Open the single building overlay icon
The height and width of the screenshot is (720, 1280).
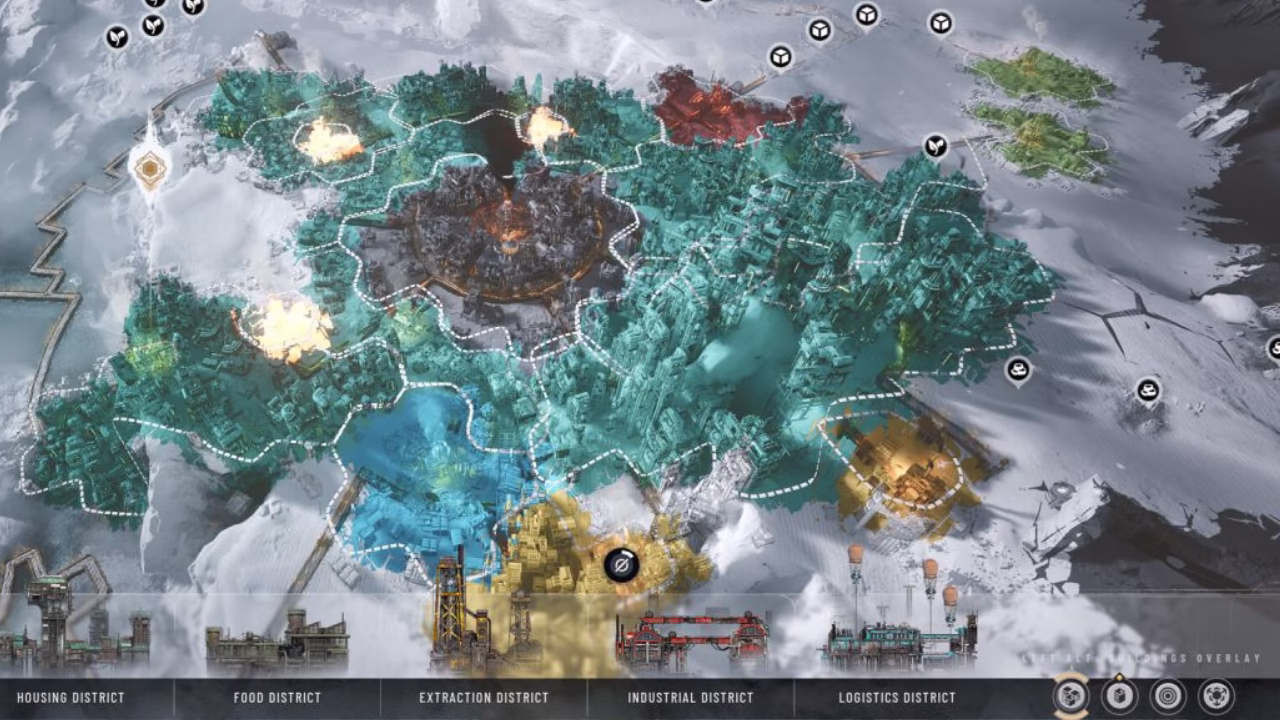(x=1119, y=696)
